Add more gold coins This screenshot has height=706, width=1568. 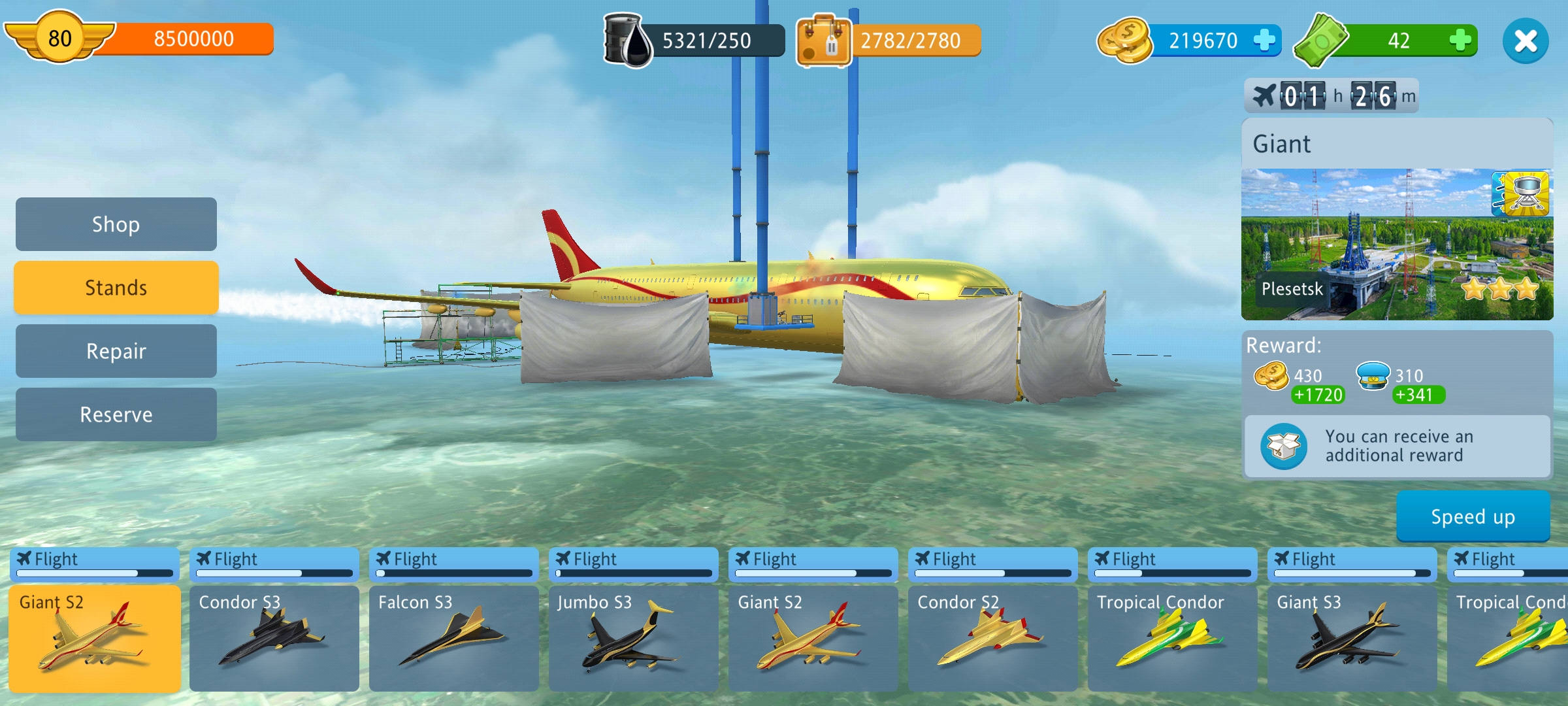(x=1264, y=41)
